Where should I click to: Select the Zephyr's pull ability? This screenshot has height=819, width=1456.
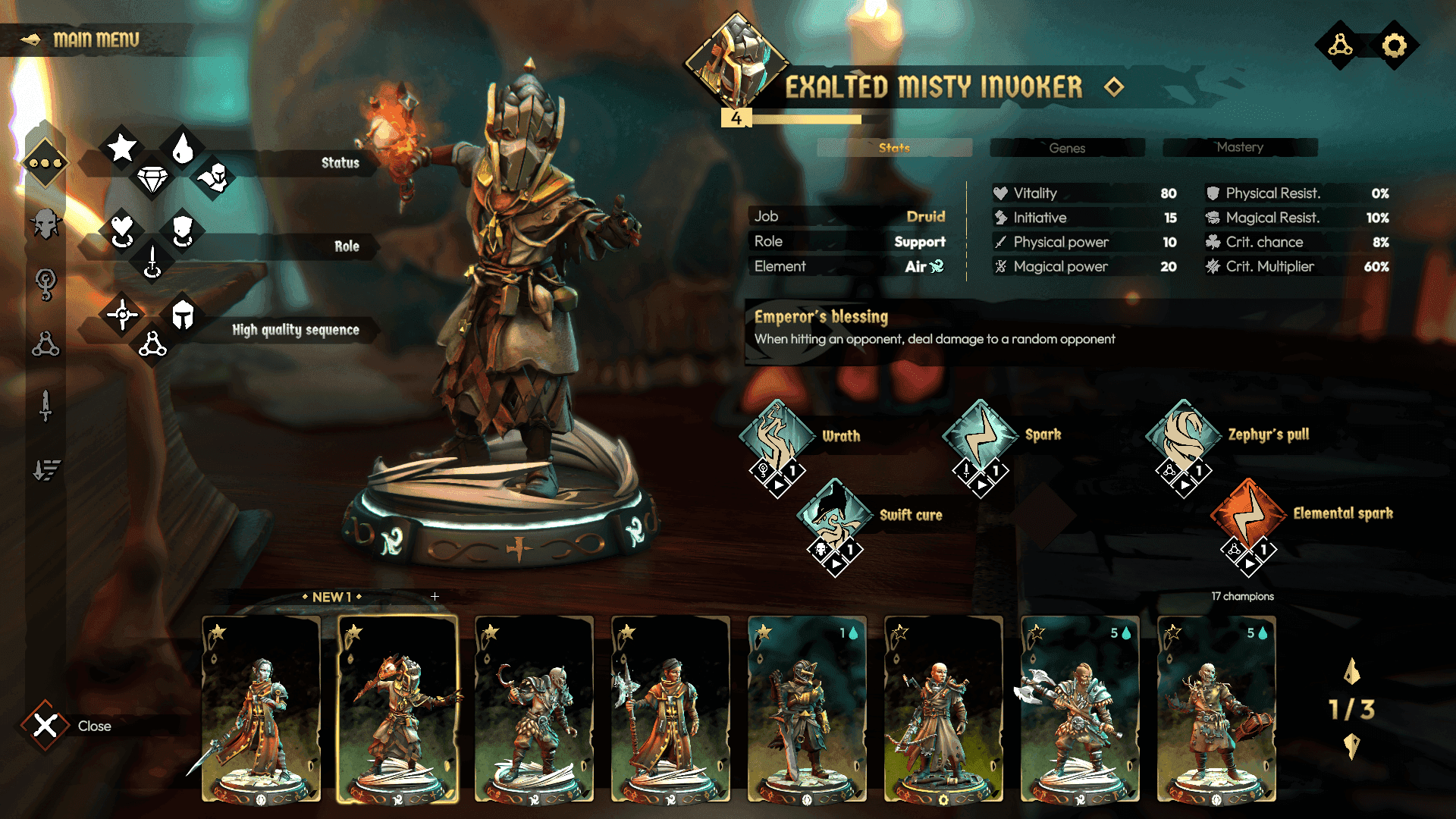point(1183,435)
